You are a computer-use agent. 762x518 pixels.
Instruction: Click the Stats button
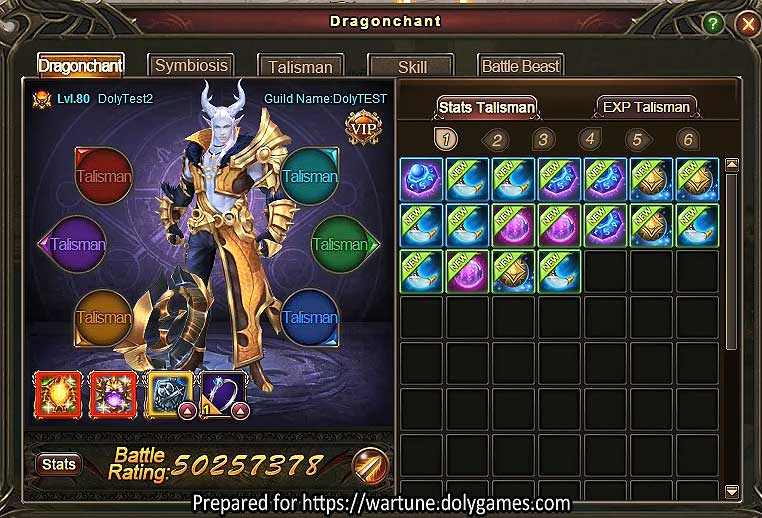[x=59, y=464]
